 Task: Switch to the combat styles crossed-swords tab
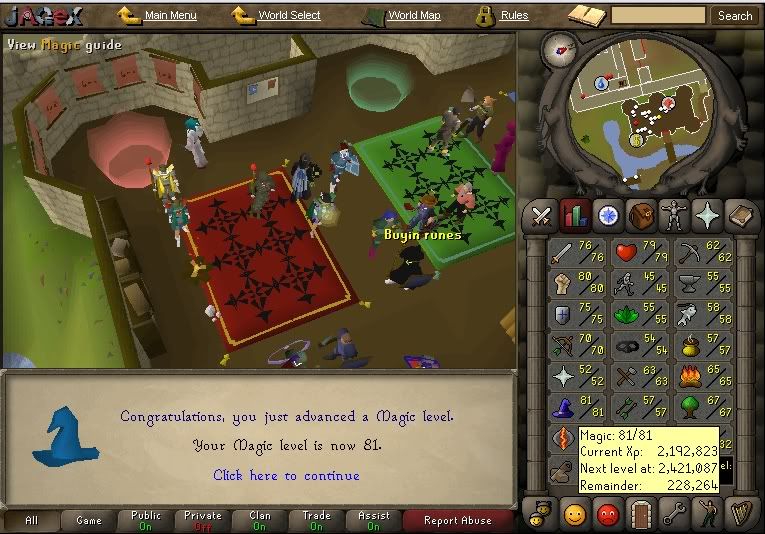click(x=542, y=214)
